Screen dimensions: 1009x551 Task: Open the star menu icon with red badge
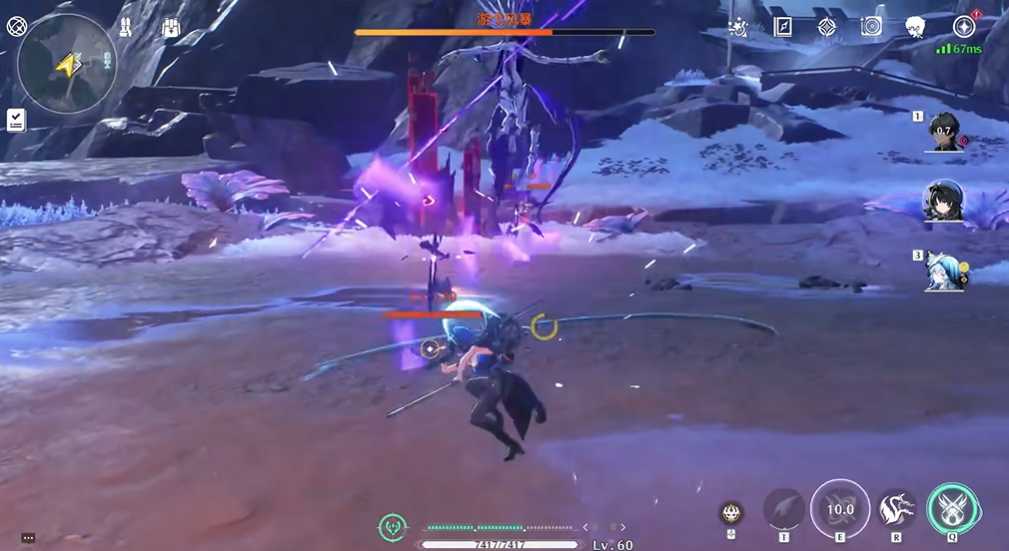coord(964,27)
